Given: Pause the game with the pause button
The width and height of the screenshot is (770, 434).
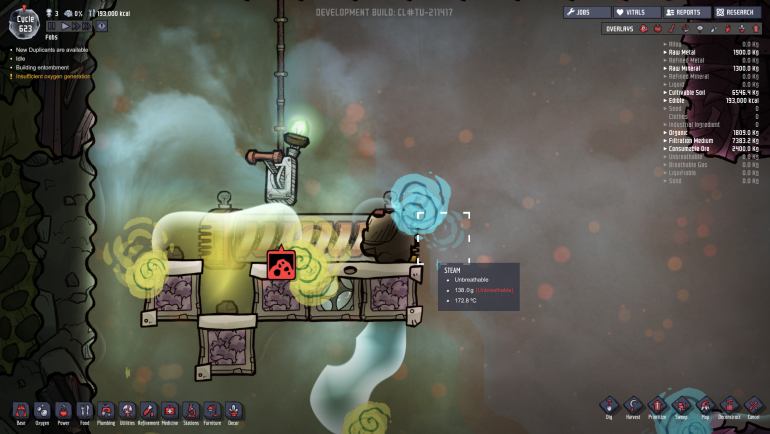Looking at the screenshot, I should coord(53,26).
